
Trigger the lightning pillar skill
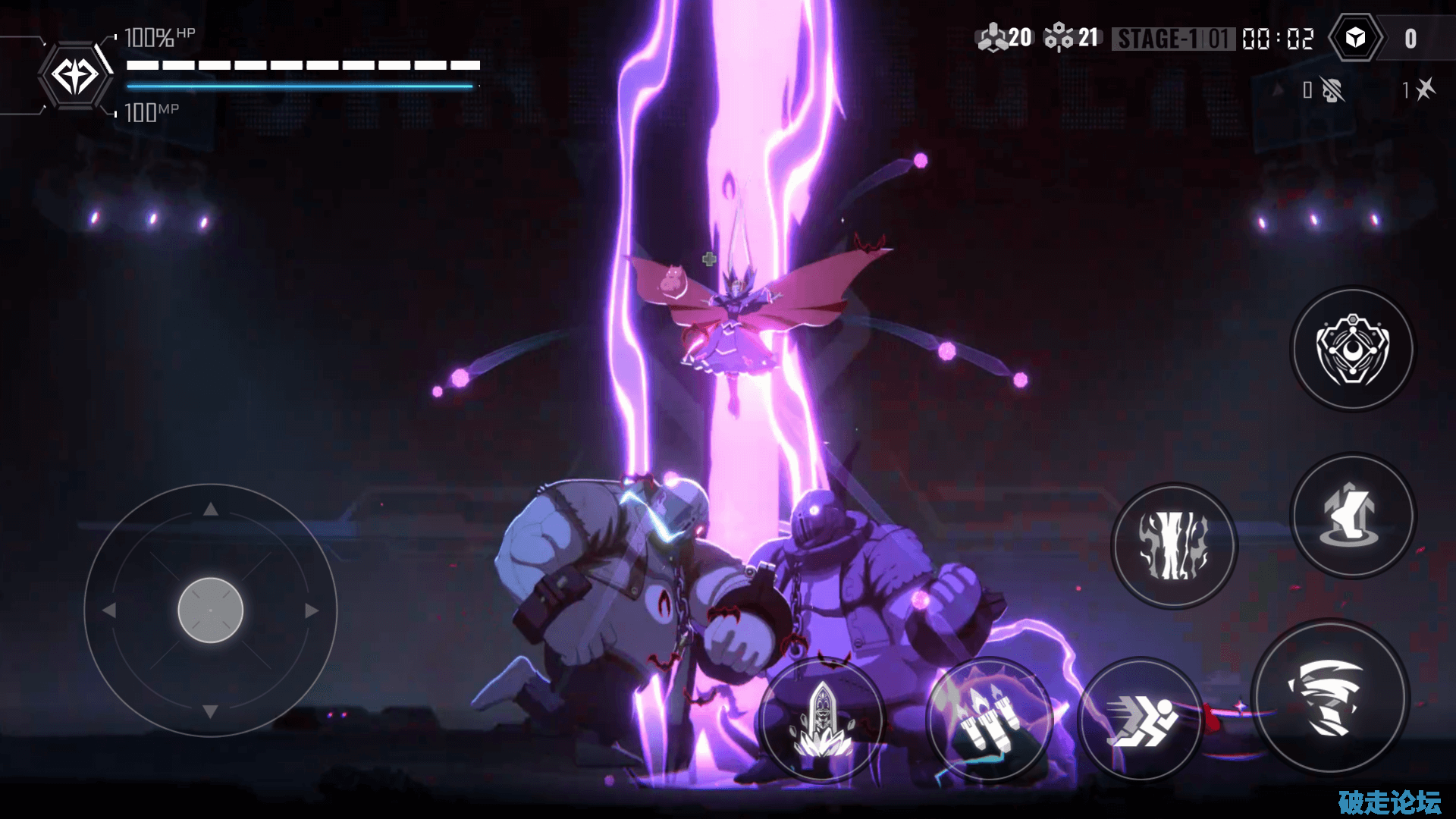pyautogui.click(x=1174, y=545)
